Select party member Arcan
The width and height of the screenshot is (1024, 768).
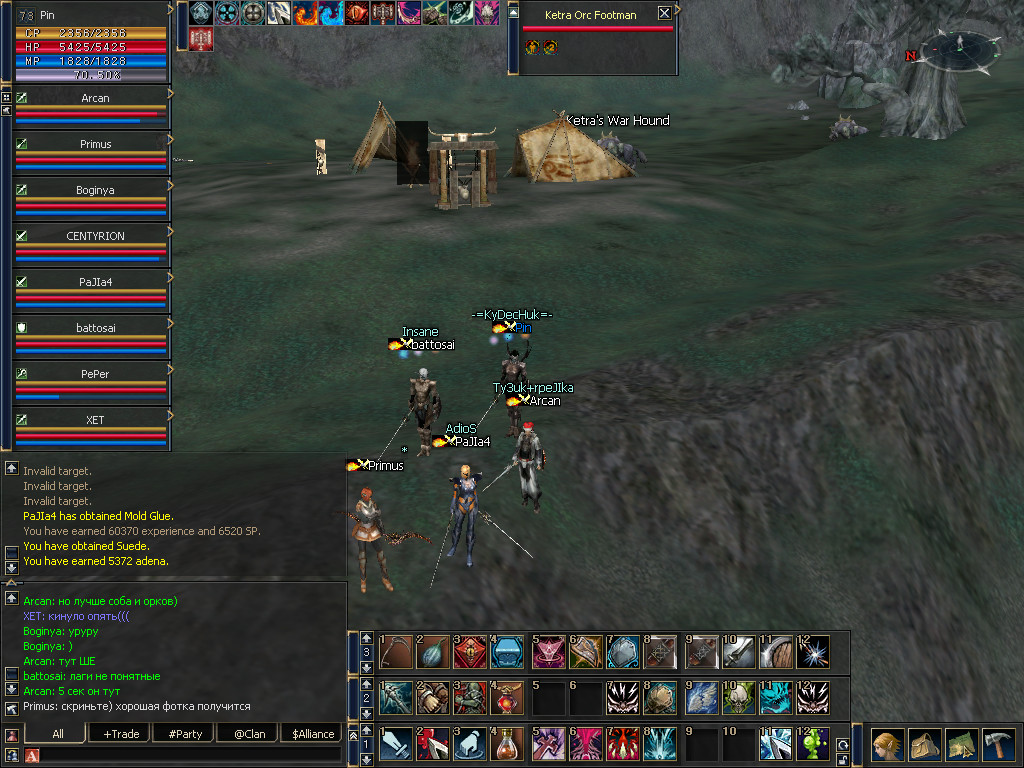[x=95, y=99]
